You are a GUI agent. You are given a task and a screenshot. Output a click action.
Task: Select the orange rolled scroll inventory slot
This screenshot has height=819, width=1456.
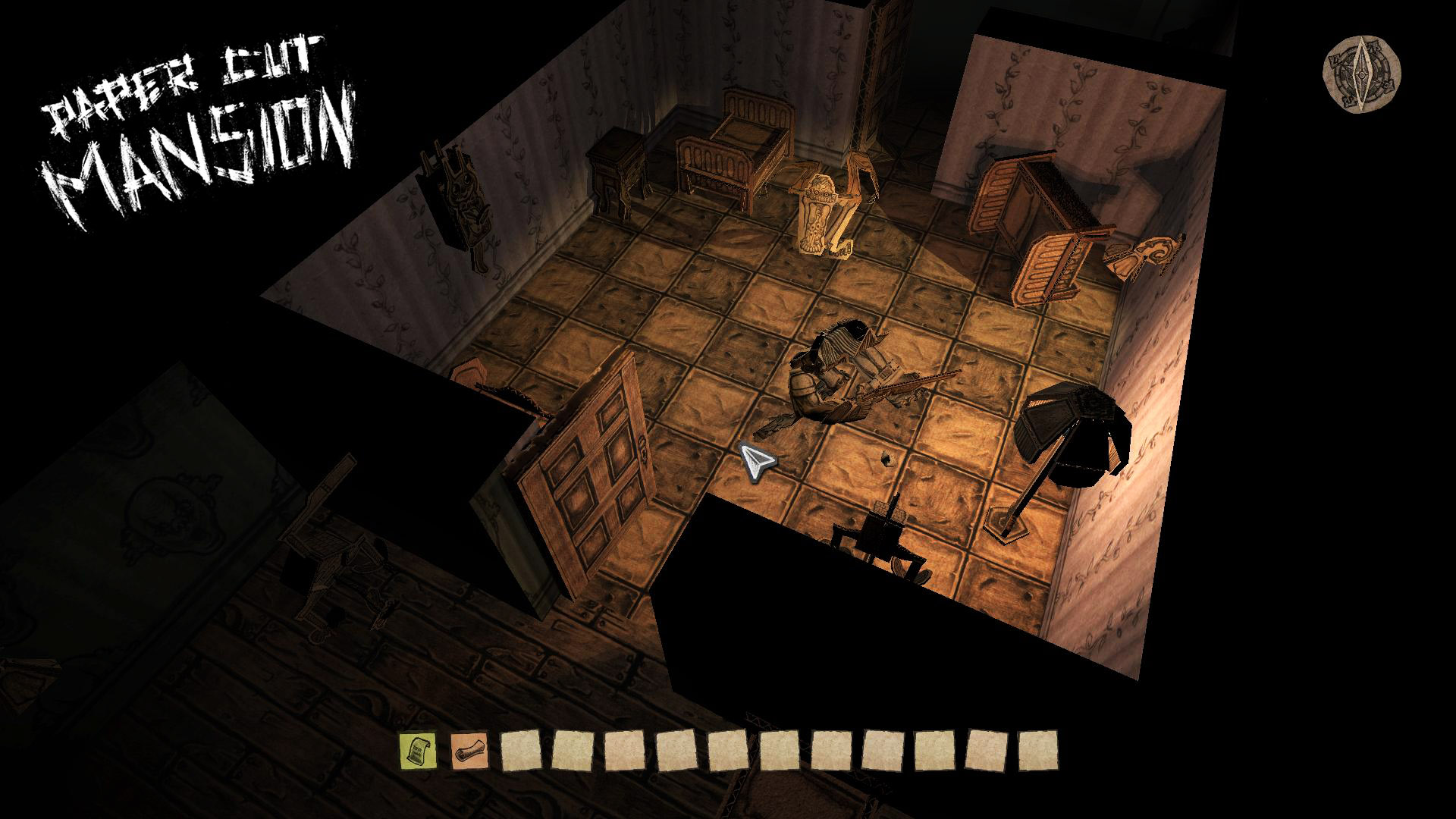coord(469,750)
